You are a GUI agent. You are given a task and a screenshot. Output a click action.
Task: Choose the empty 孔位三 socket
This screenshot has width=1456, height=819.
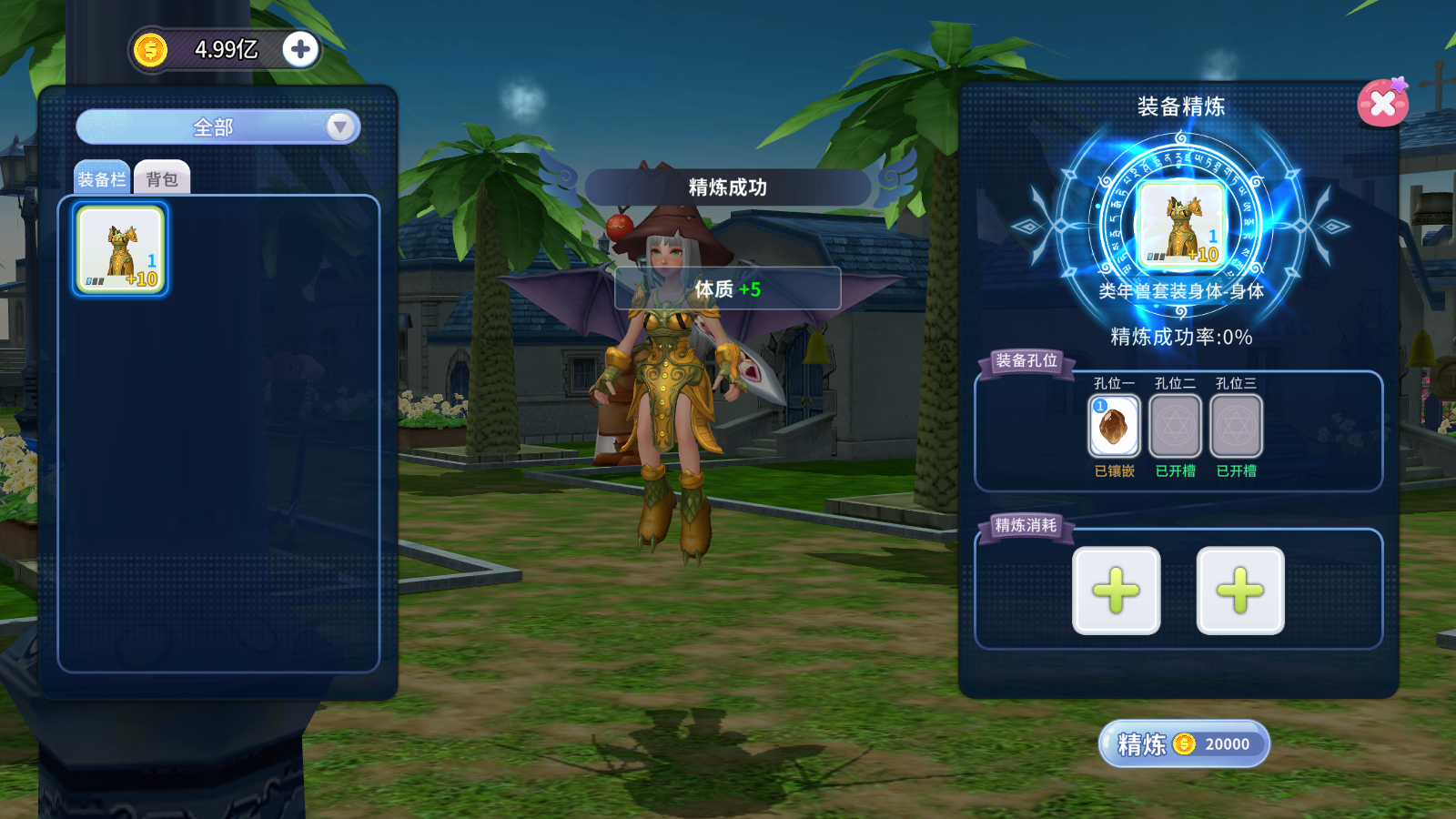pos(1236,426)
